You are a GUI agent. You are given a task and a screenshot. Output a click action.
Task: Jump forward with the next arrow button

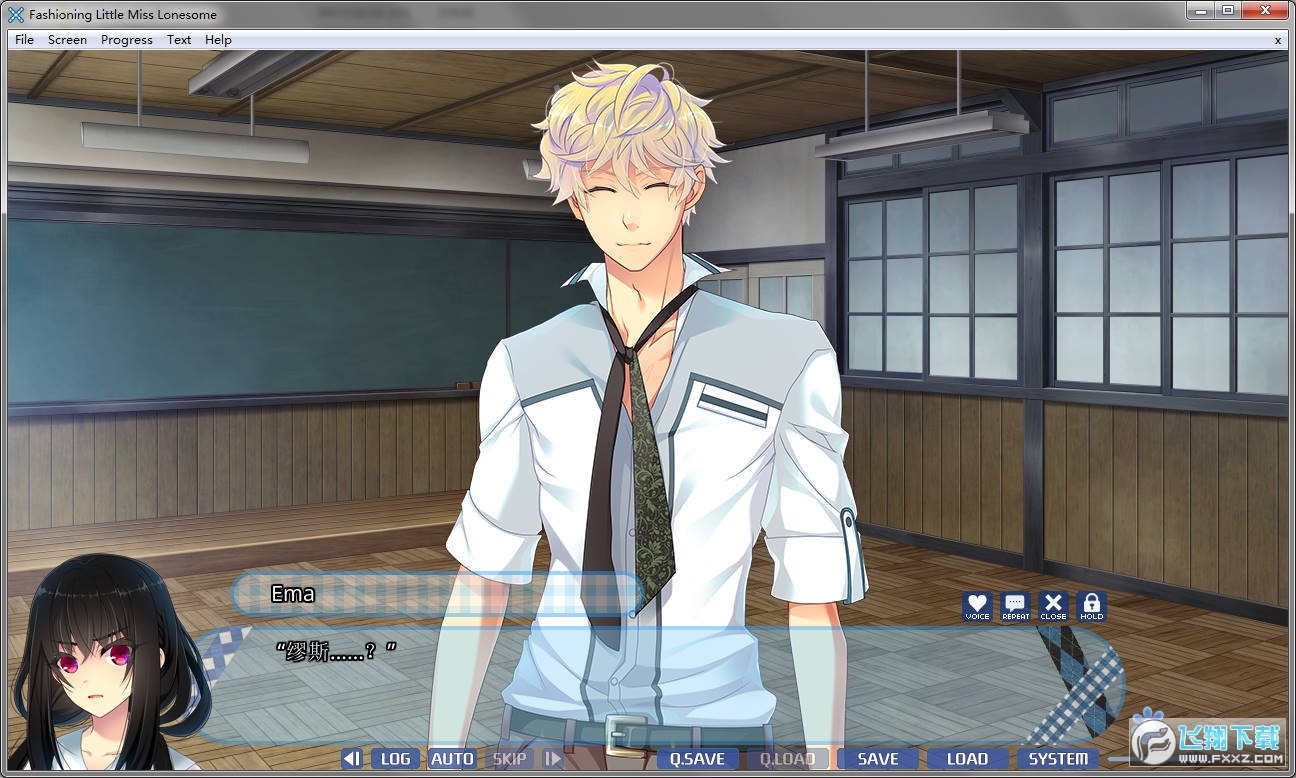point(553,759)
